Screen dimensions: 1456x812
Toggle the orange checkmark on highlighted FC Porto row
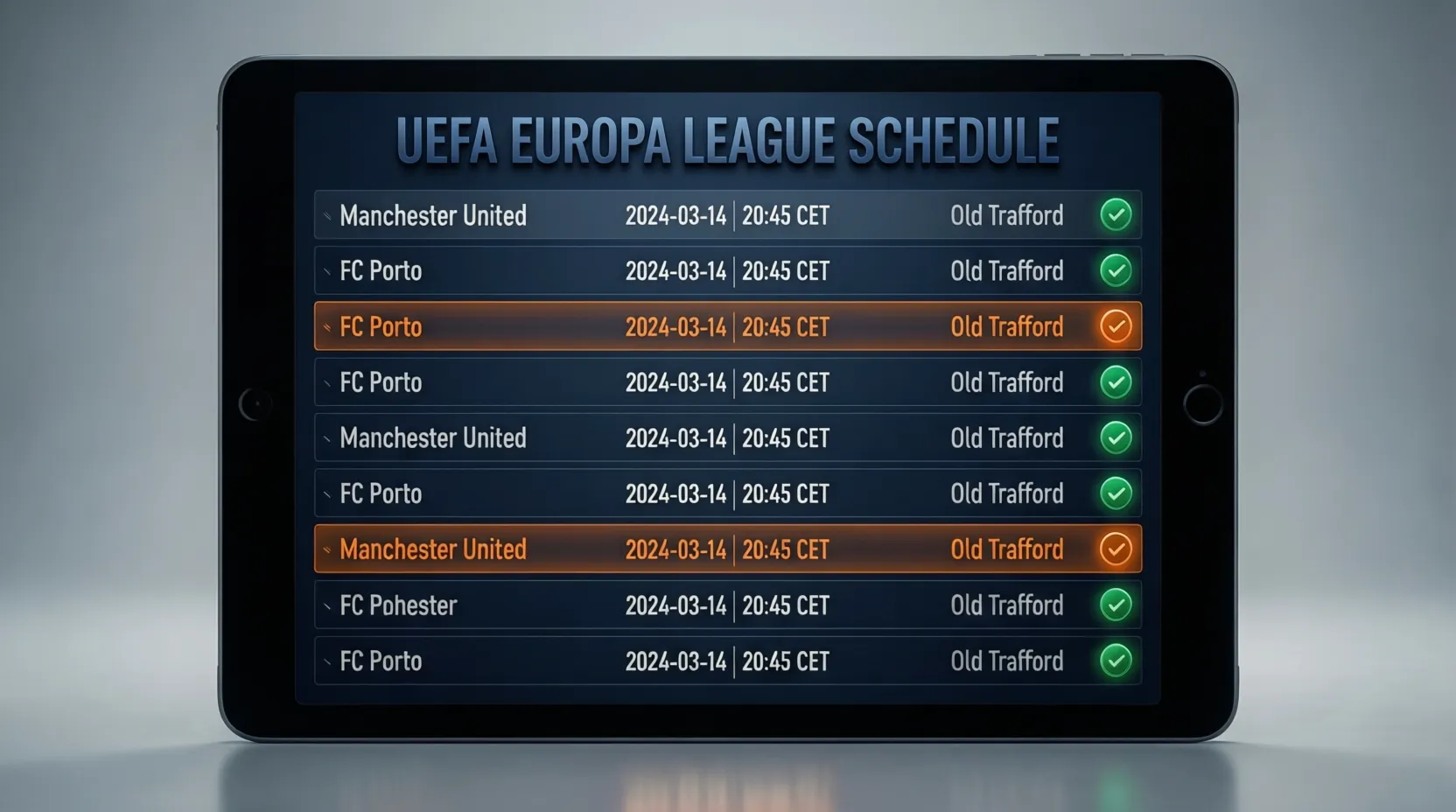(x=1116, y=326)
